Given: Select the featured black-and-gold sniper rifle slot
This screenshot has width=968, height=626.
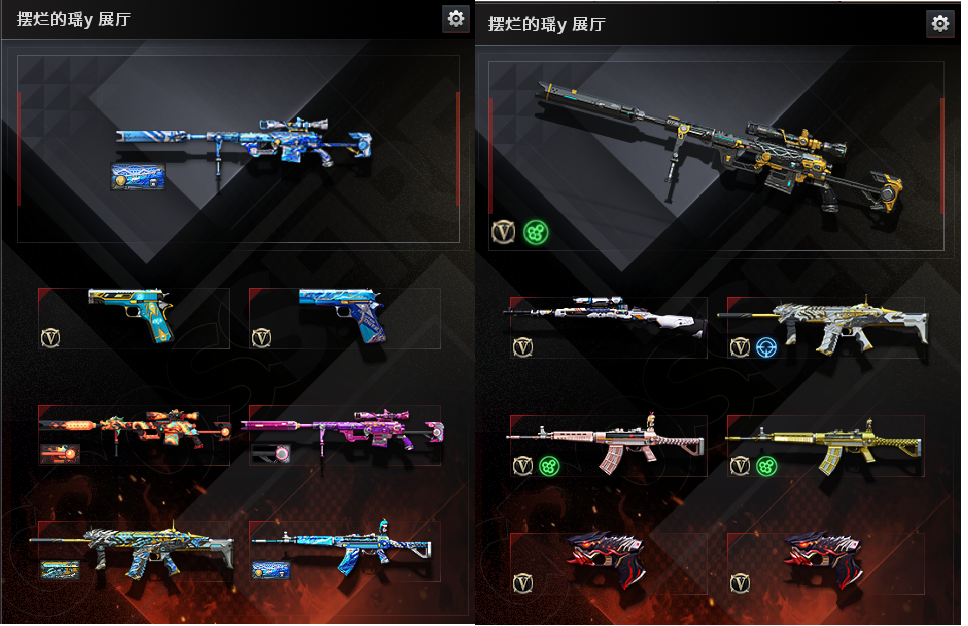Looking at the screenshot, I should tap(715, 155).
